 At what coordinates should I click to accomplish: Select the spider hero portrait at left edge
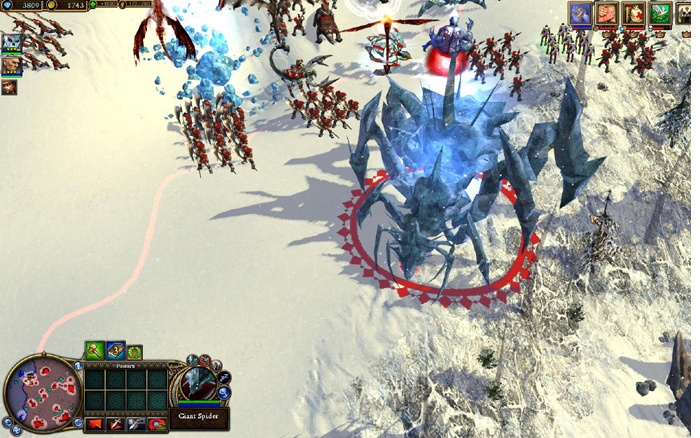11,43
